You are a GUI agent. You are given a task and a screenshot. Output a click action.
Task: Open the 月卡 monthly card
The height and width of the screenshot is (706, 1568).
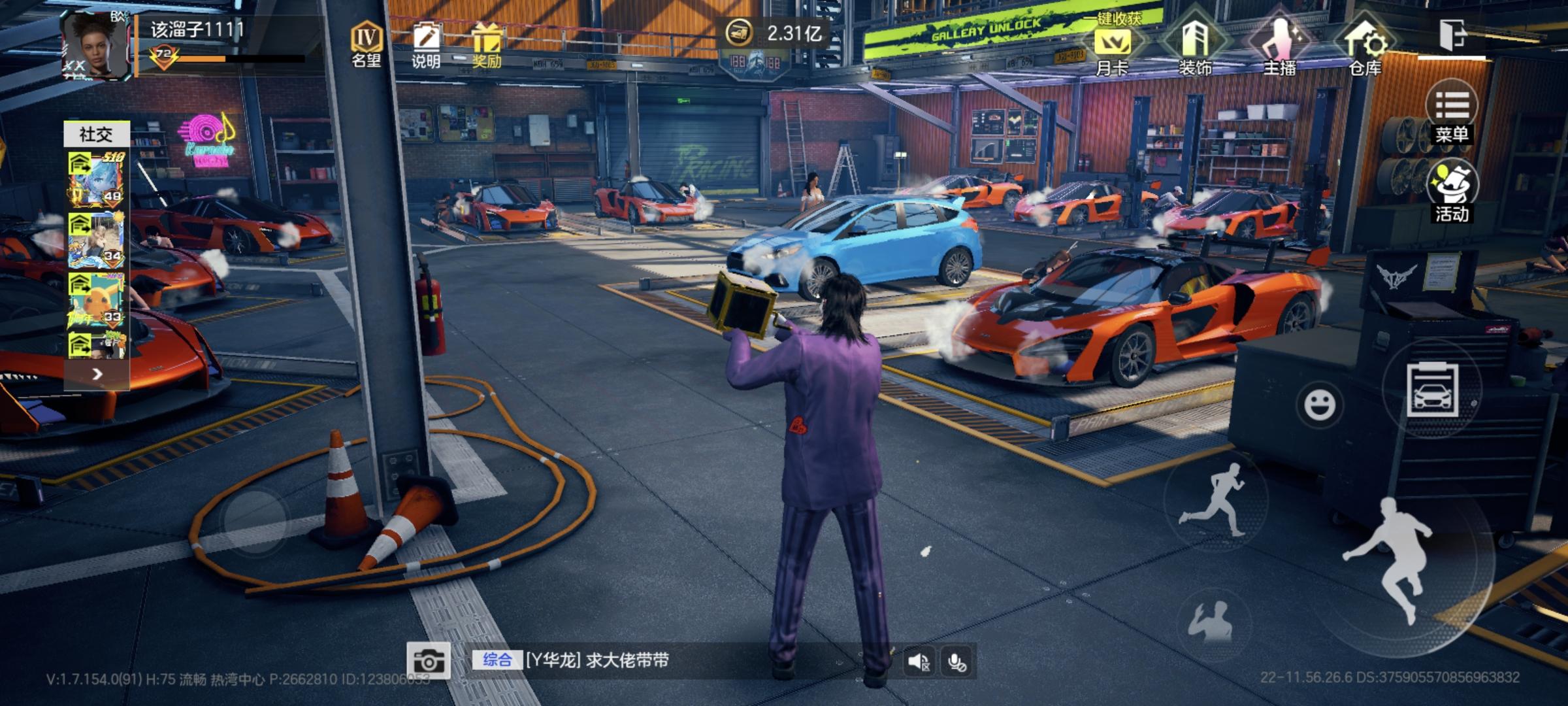(x=1112, y=49)
